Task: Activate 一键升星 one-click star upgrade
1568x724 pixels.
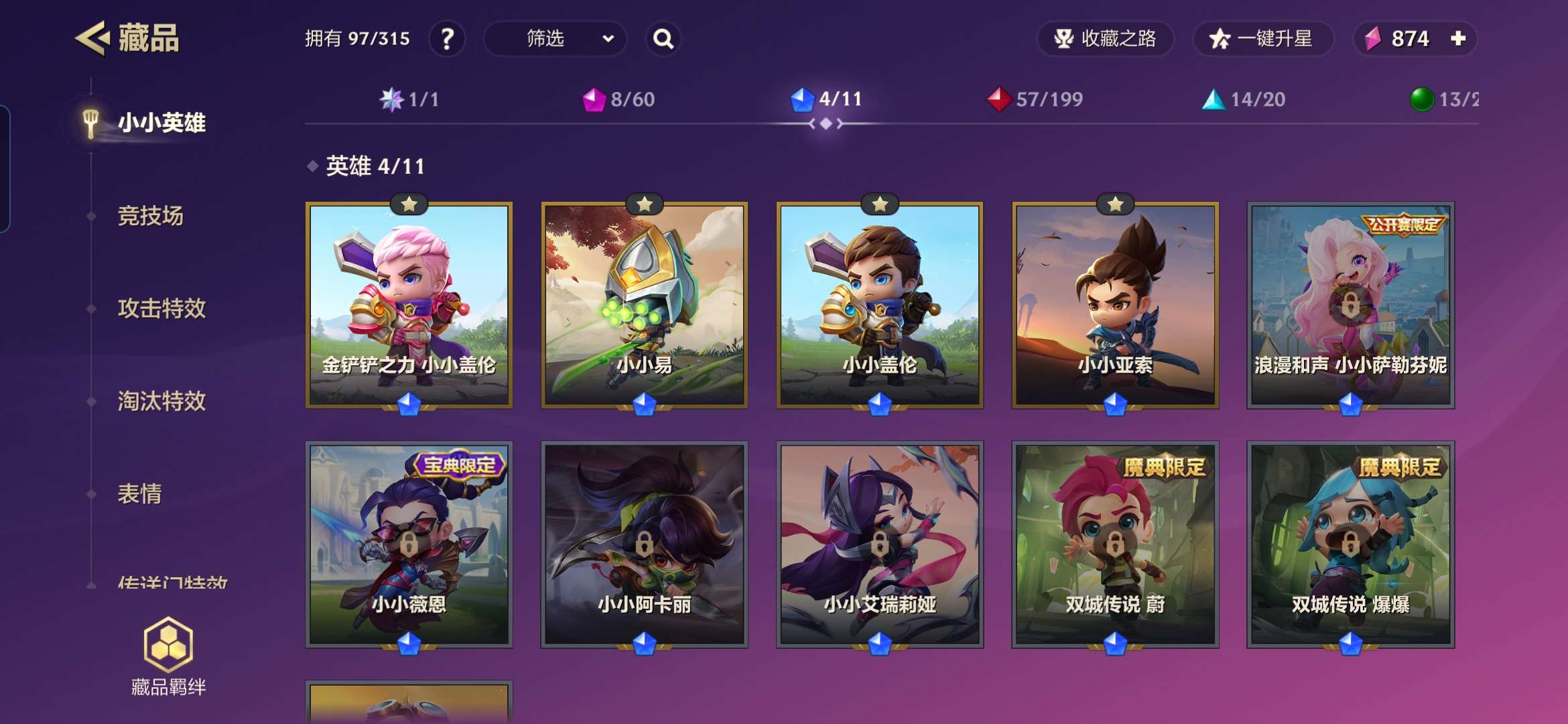Action: tap(1262, 39)
